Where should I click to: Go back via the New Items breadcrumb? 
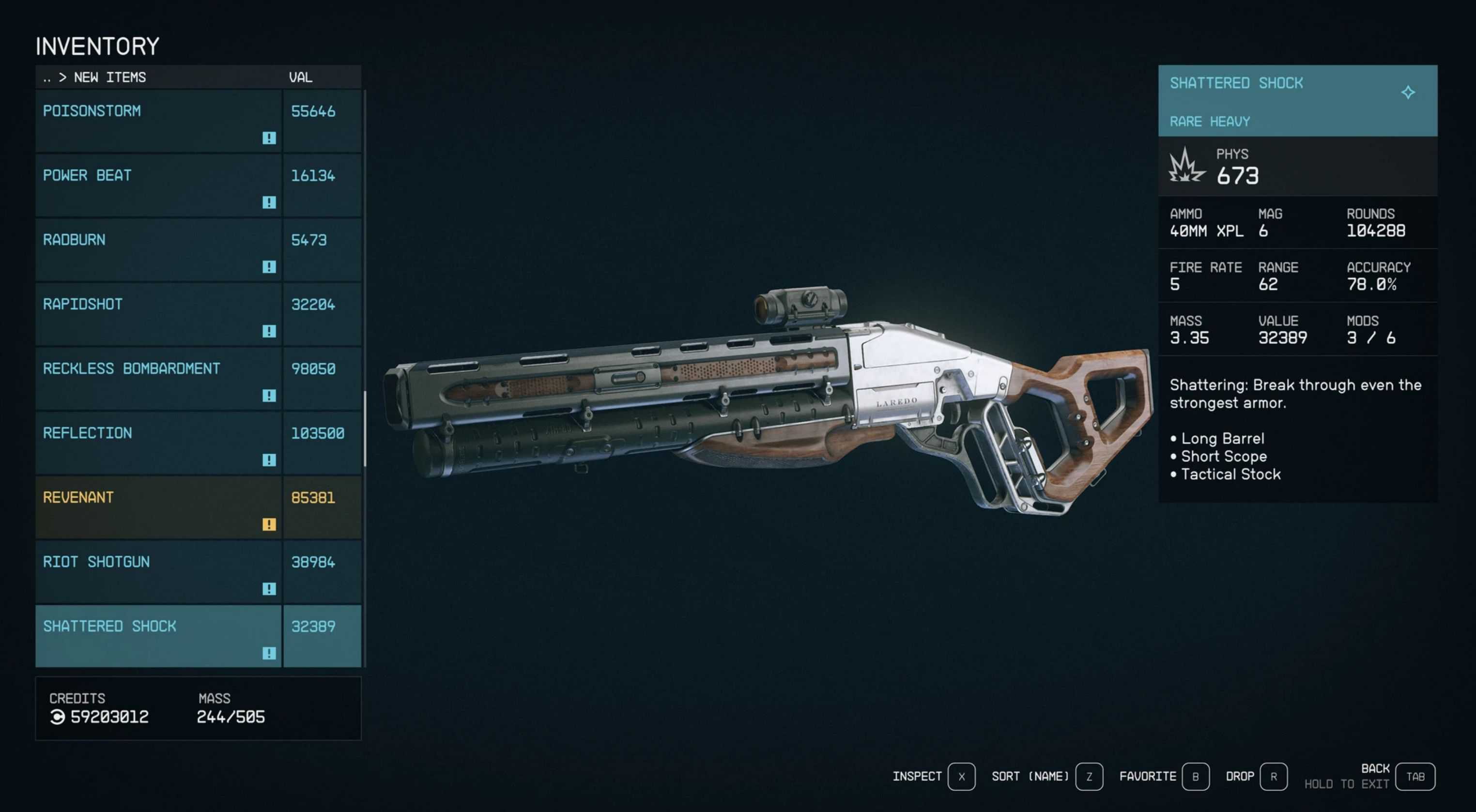[x=109, y=77]
